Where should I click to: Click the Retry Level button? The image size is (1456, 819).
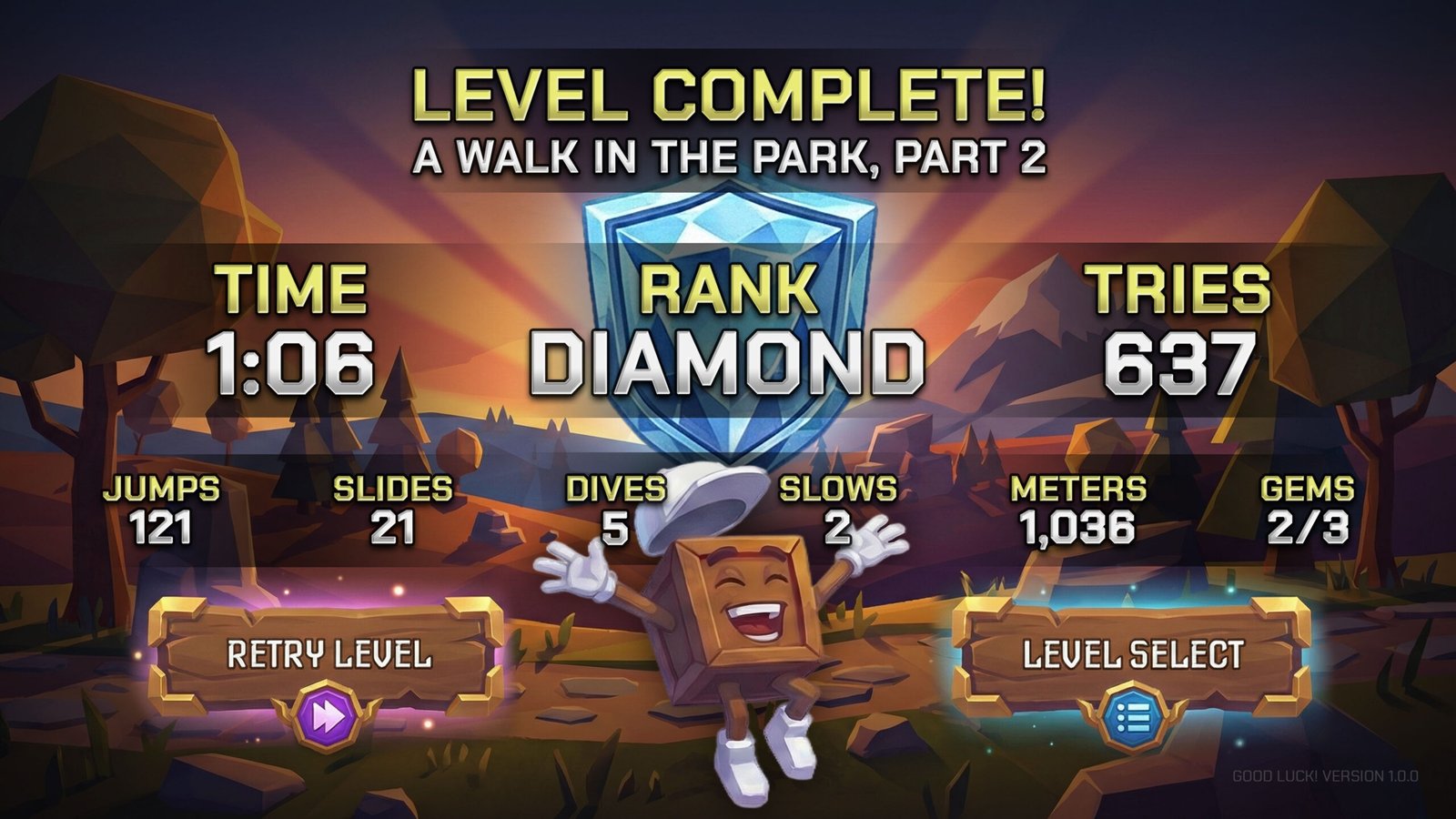pos(328,655)
